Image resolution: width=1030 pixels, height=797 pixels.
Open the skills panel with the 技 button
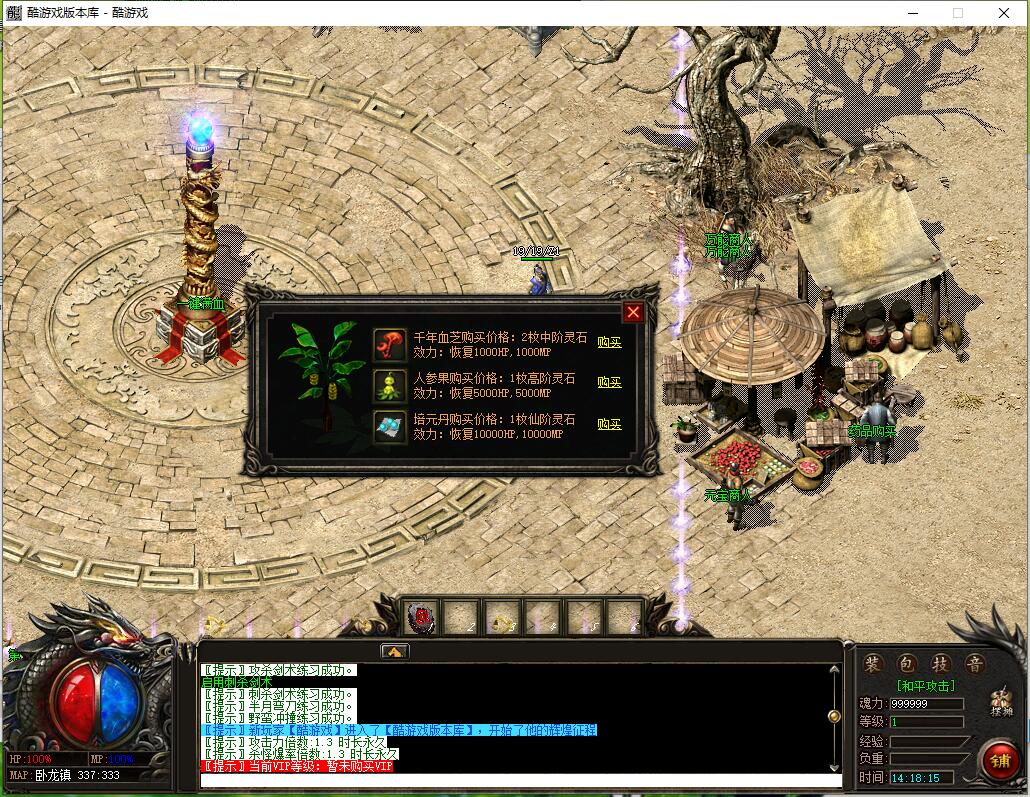click(x=940, y=665)
